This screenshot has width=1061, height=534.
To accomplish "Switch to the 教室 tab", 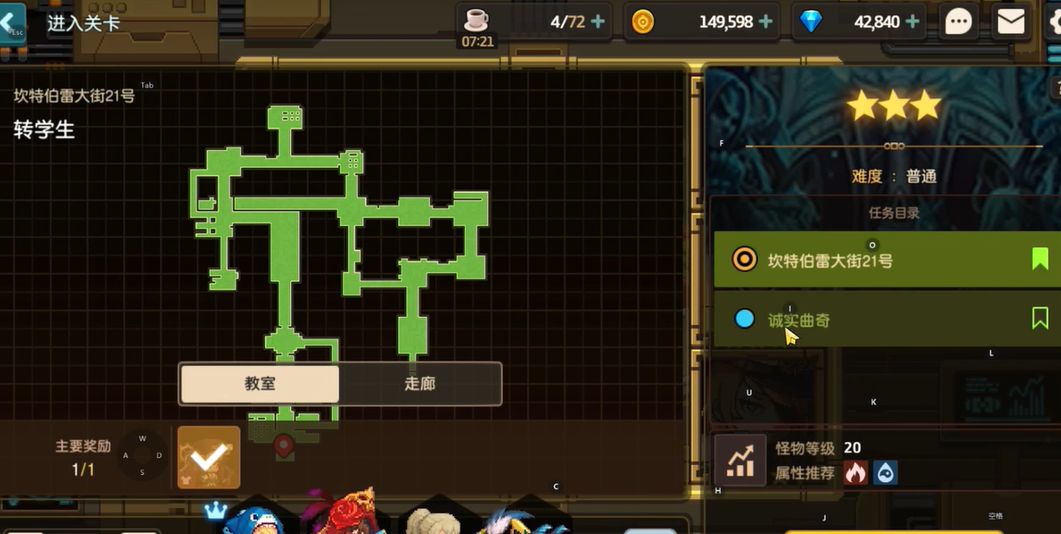I will pyautogui.click(x=260, y=383).
